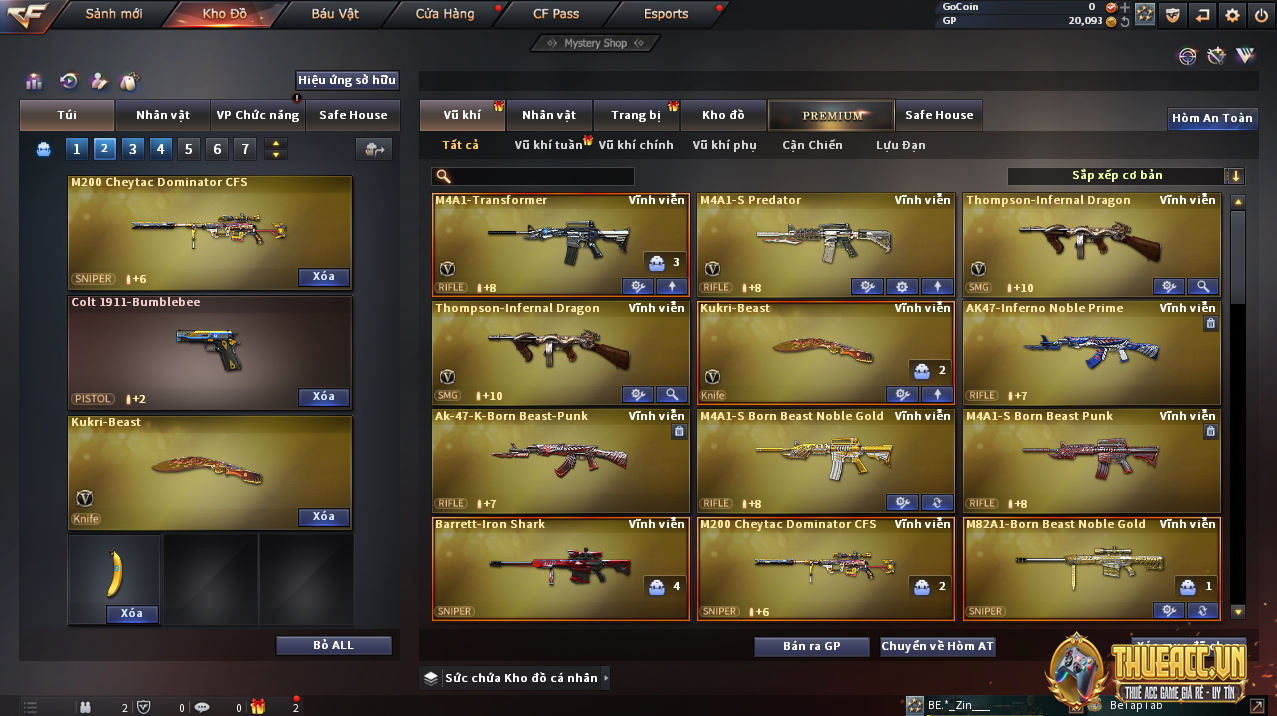Open the Hòm An Toàn safe box

1212,118
